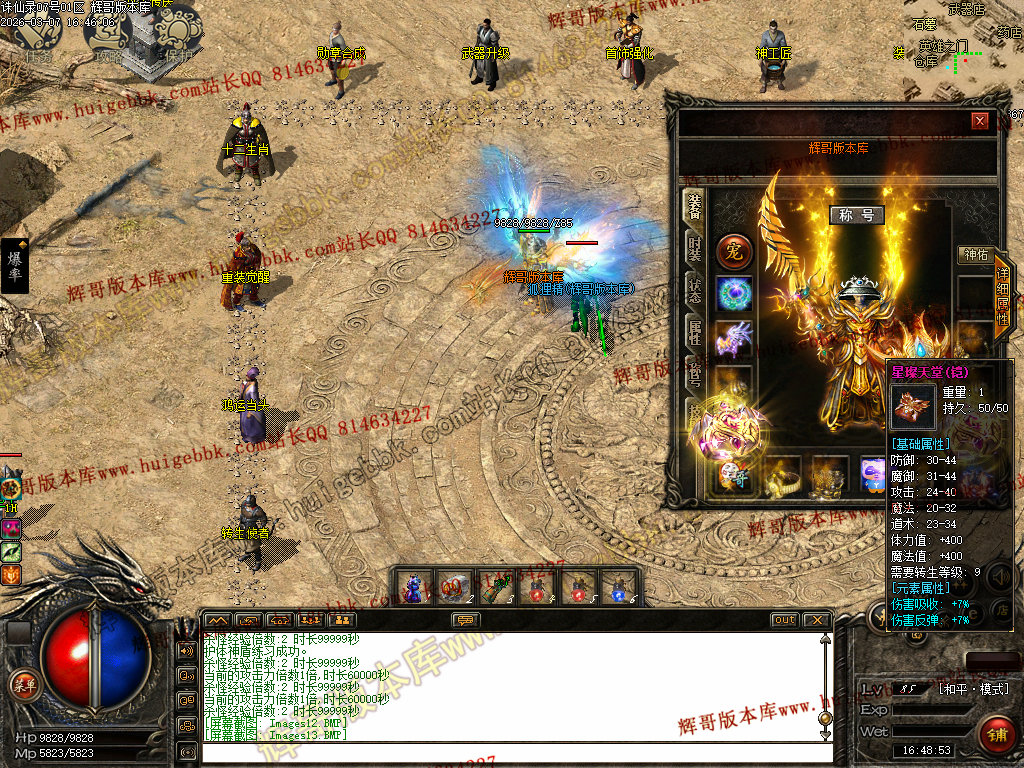Open the 称号 title button
The height and width of the screenshot is (768, 1024).
(x=857, y=215)
